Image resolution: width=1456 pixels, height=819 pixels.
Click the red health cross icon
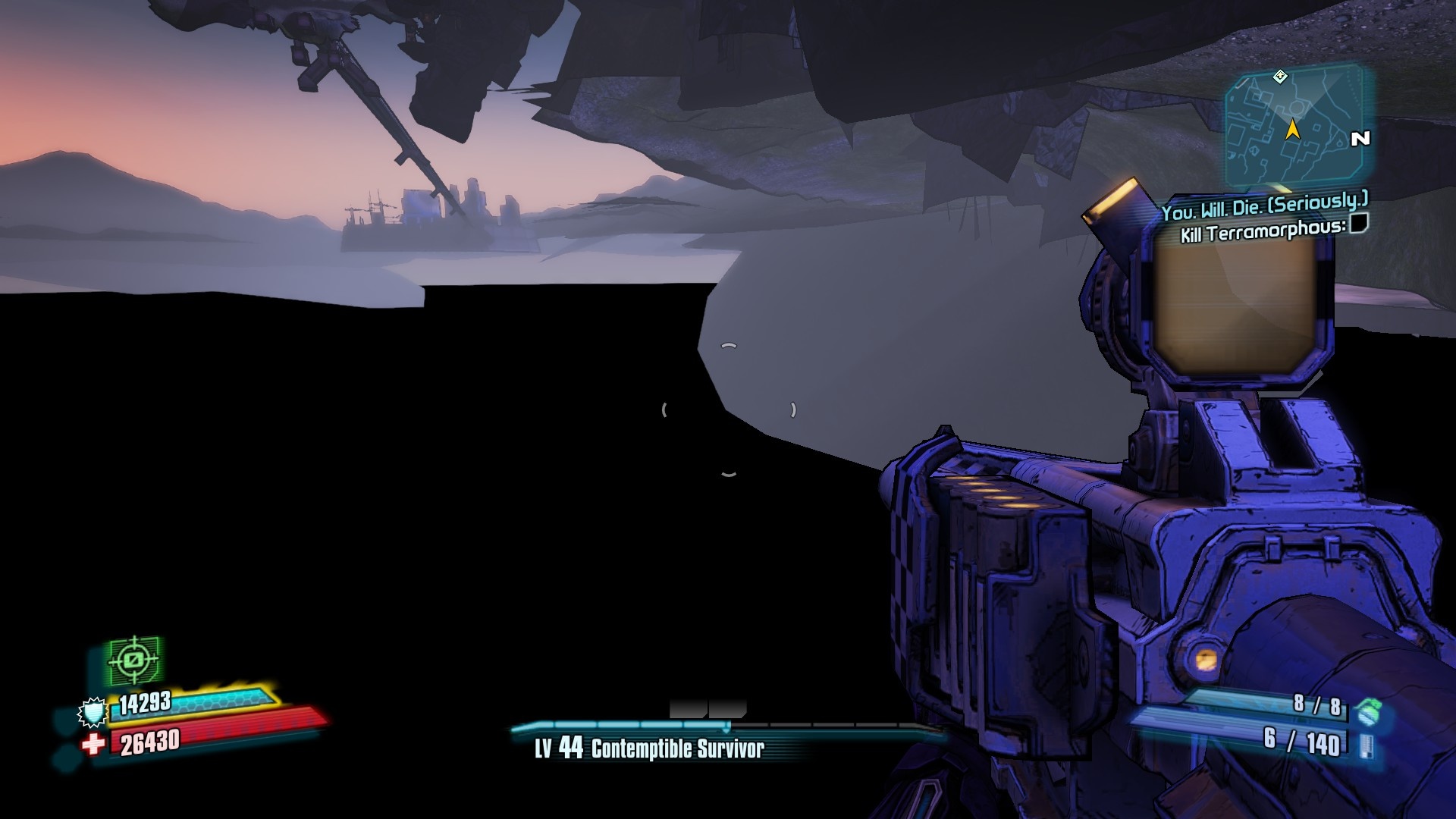click(93, 744)
